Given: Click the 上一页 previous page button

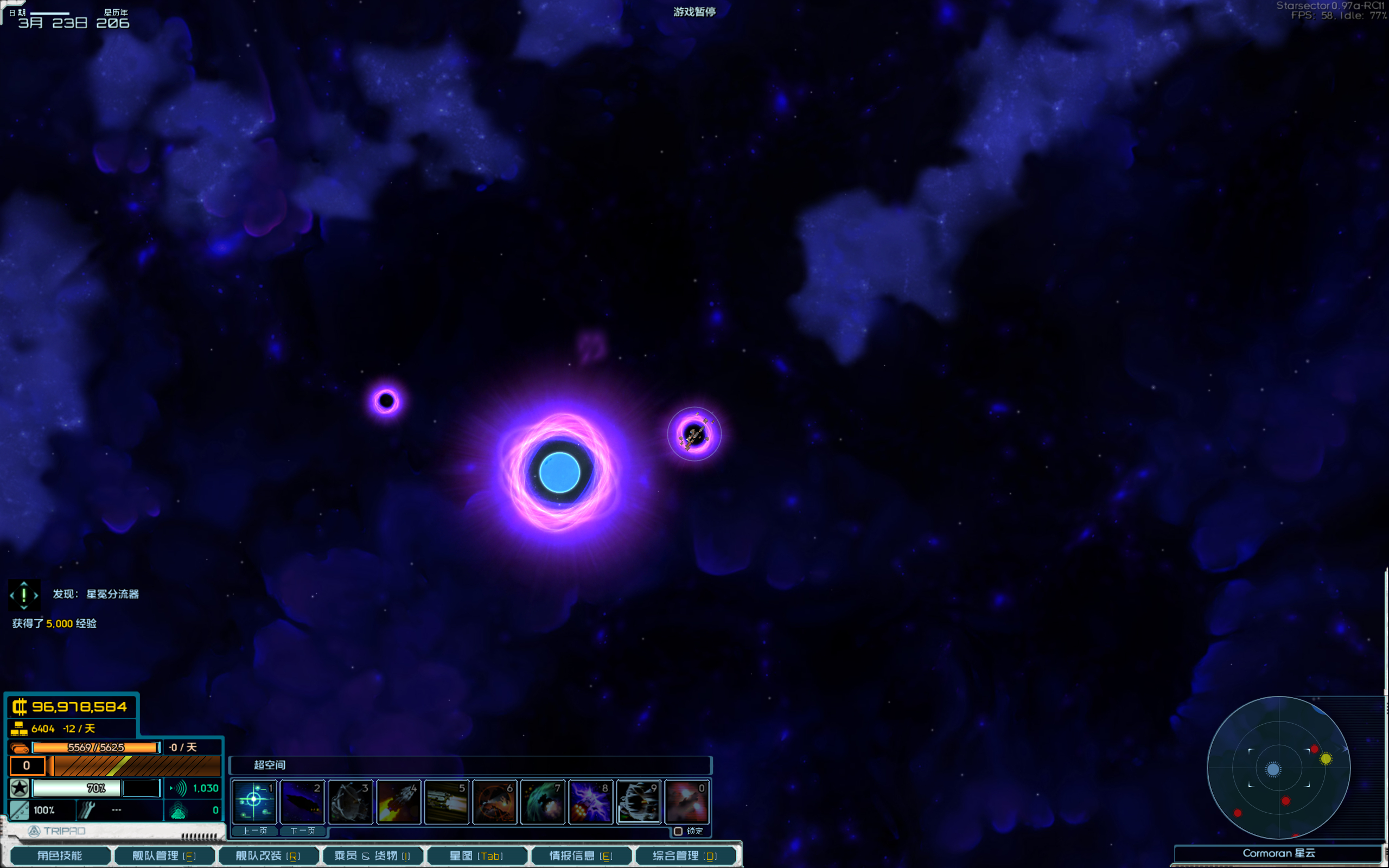Looking at the screenshot, I should 254,831.
